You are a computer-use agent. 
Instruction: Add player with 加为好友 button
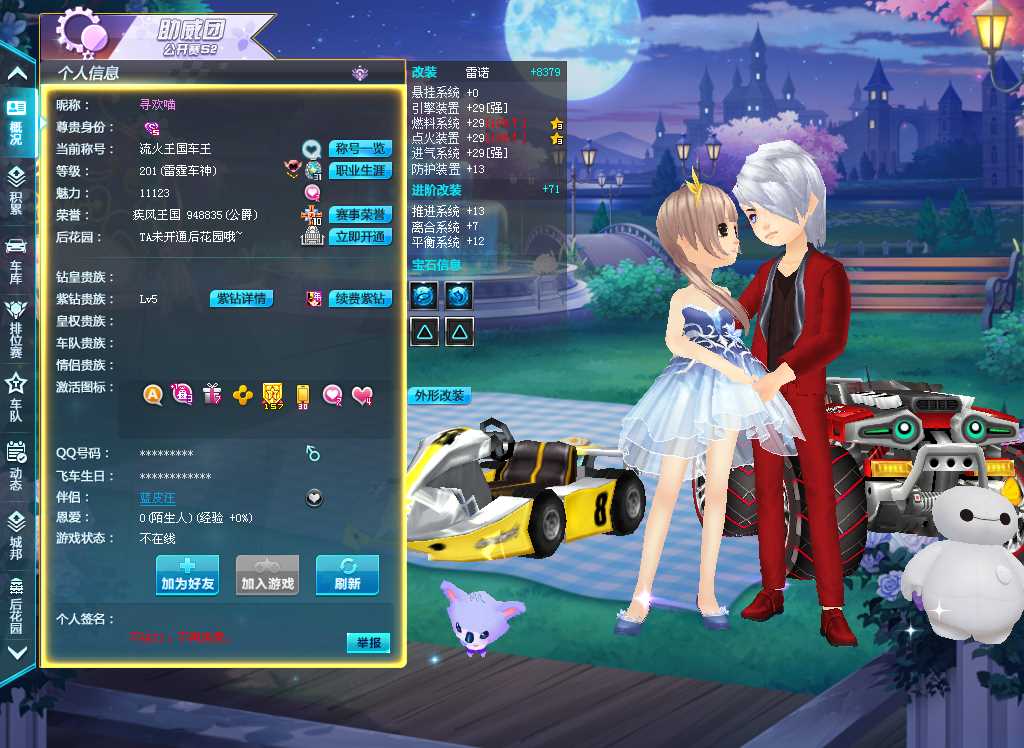coord(187,575)
